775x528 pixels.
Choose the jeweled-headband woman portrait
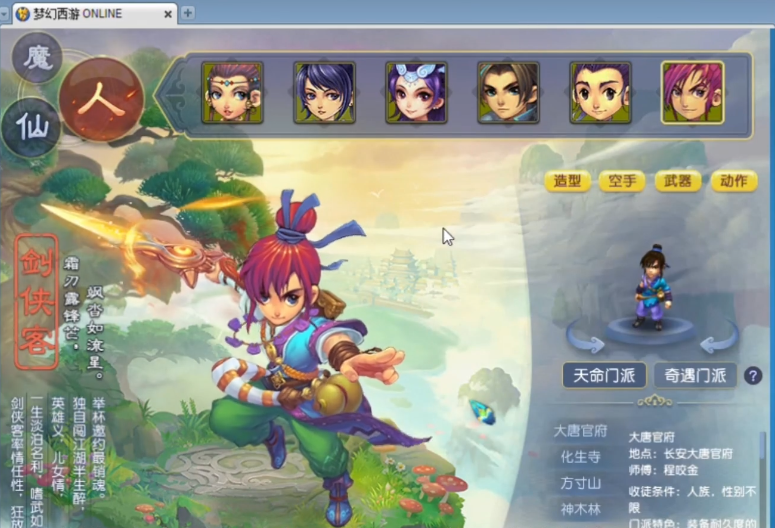(x=232, y=93)
